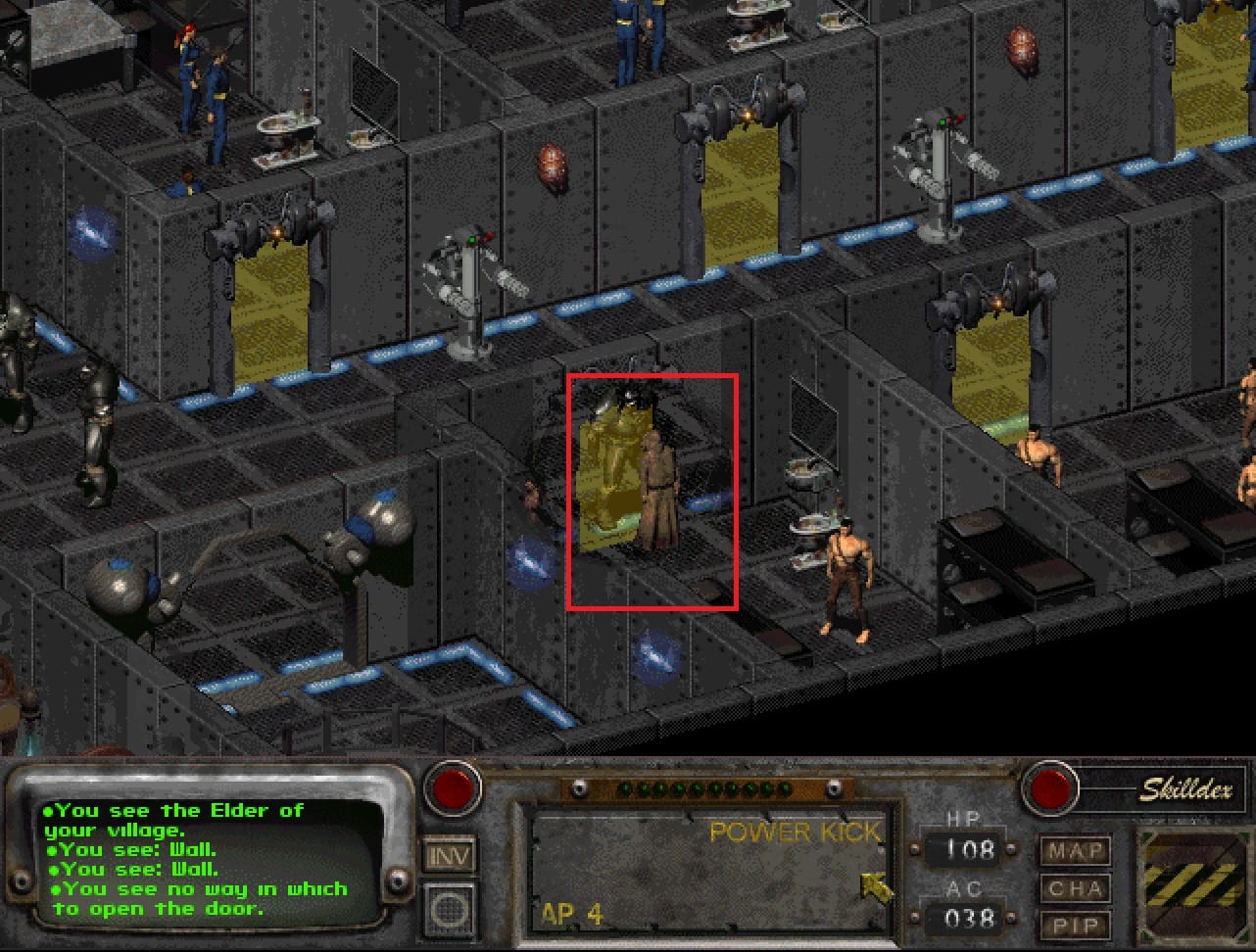Viewport: 1256px width, 952px height.
Task: Open the CHA character sheet
Action: pos(1076,888)
